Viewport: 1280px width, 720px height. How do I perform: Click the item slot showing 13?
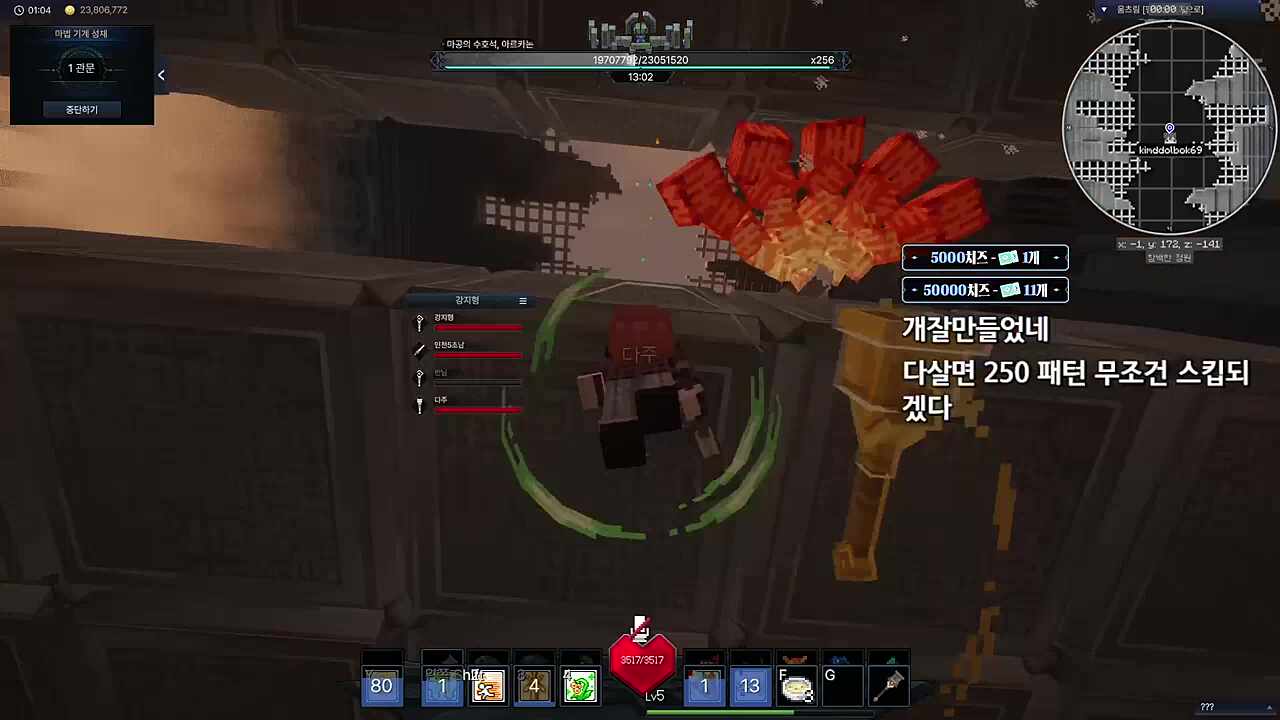(749, 686)
